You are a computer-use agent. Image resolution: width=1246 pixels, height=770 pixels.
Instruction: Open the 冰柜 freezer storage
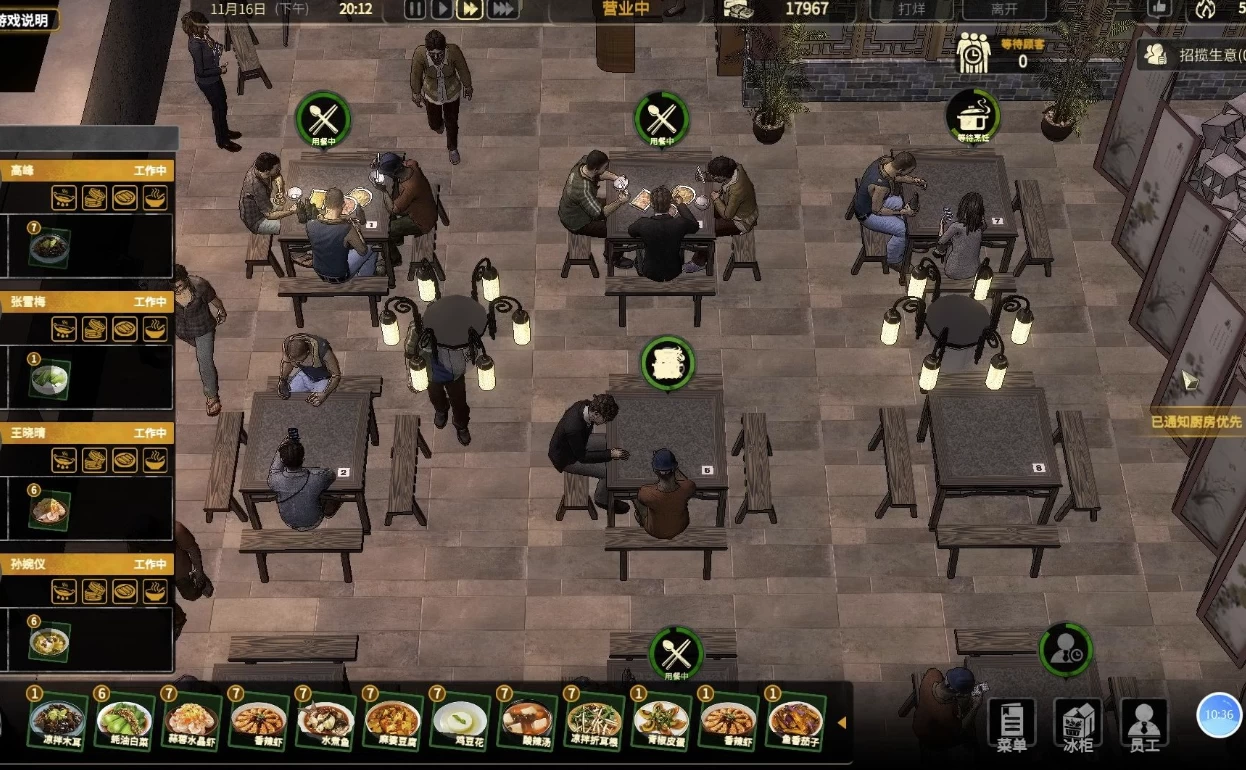tap(1078, 722)
